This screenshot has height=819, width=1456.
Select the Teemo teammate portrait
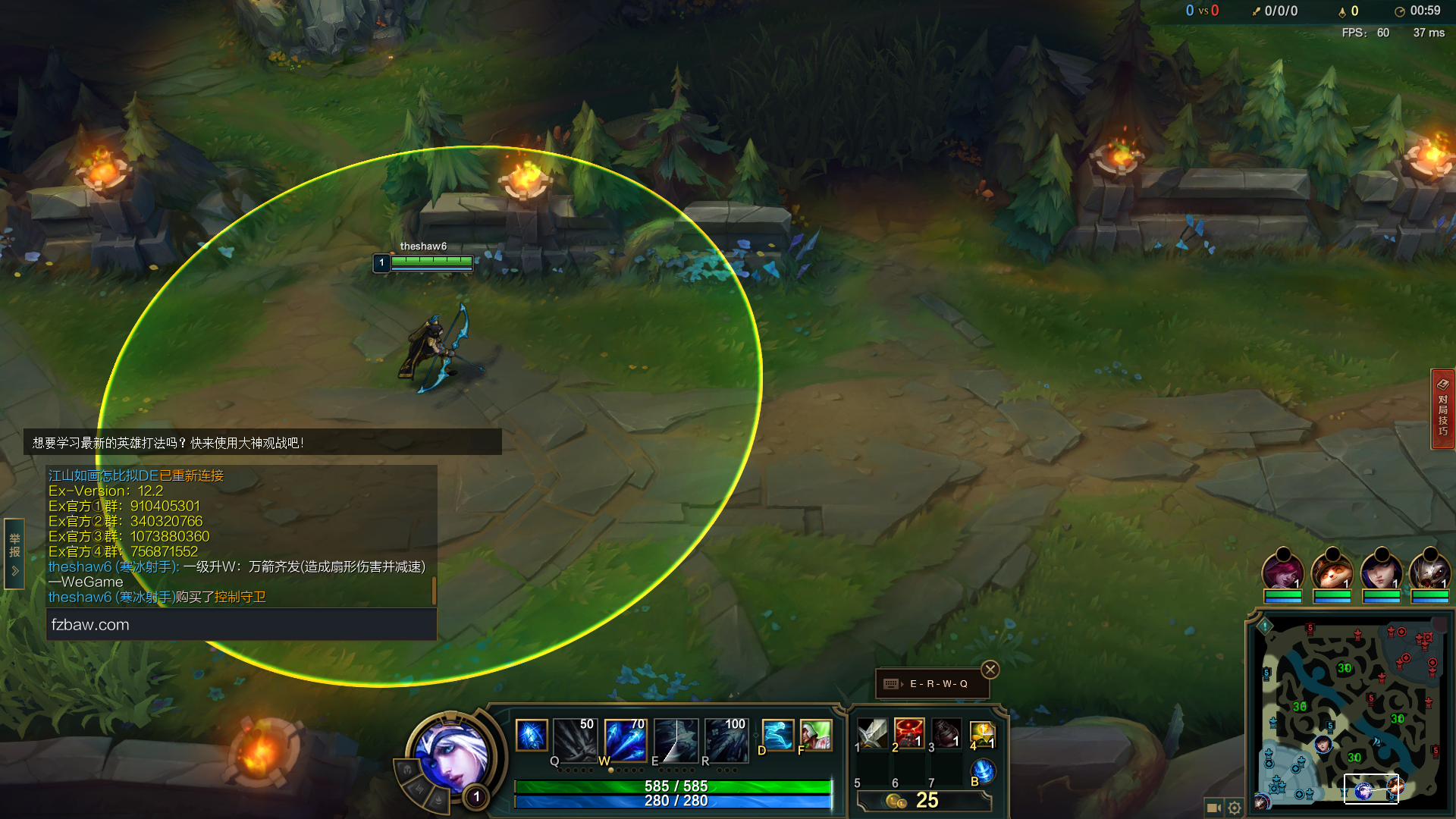coord(1332,573)
